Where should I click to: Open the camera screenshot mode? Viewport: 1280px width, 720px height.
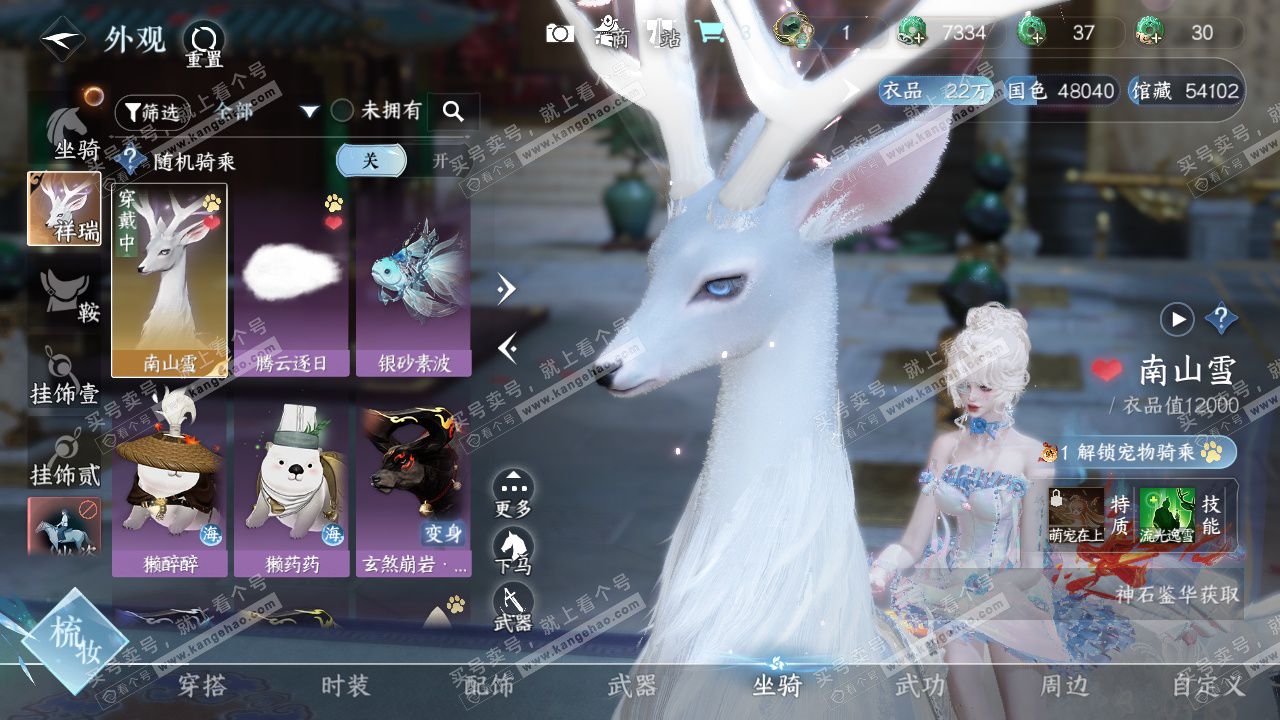pos(560,33)
